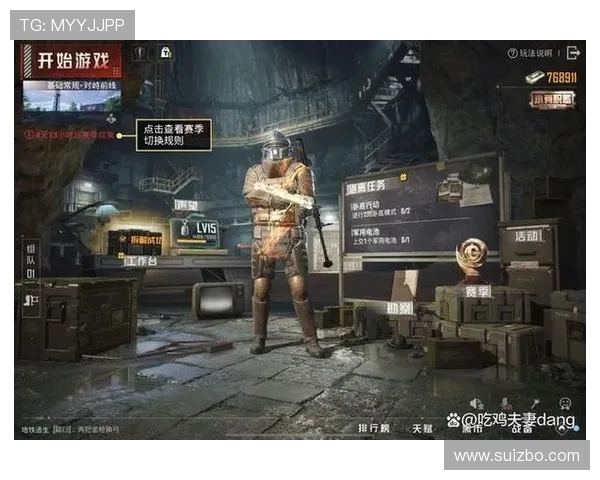The image size is (600, 480).
Task: Open the 玩法说明 gameplay help
Action: 530,53
